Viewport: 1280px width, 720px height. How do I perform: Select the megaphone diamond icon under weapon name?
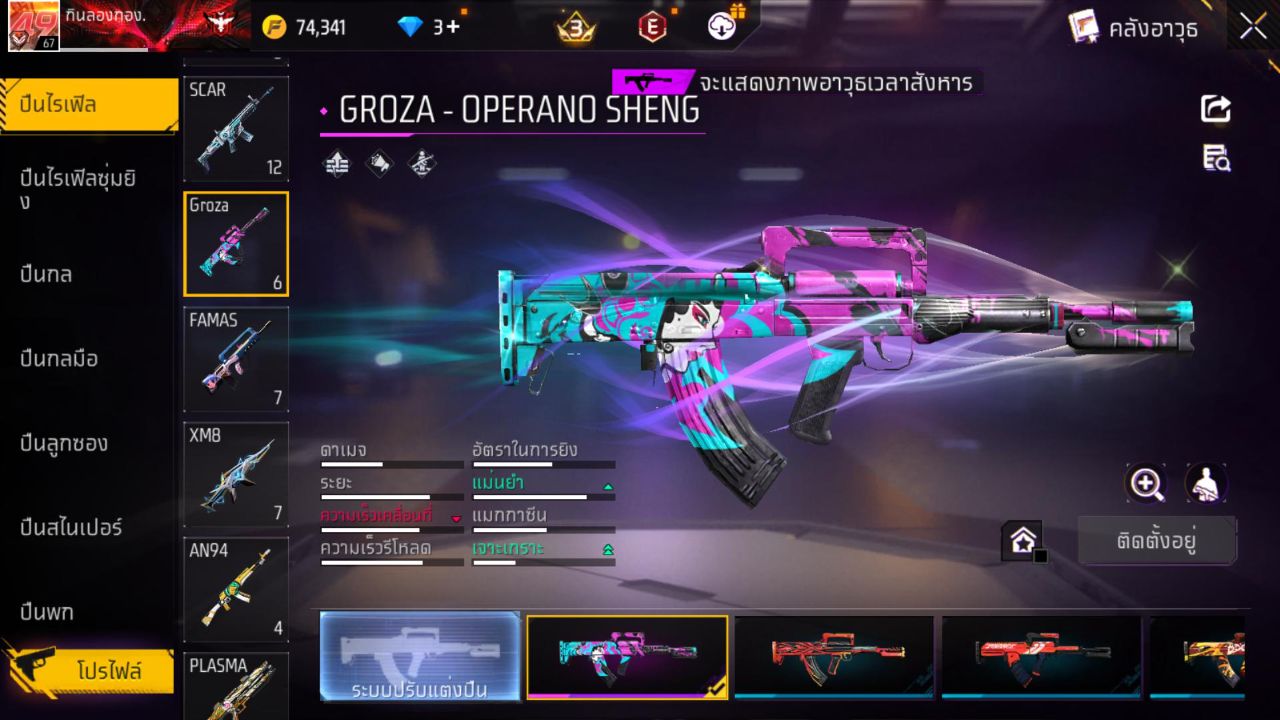(x=378, y=163)
